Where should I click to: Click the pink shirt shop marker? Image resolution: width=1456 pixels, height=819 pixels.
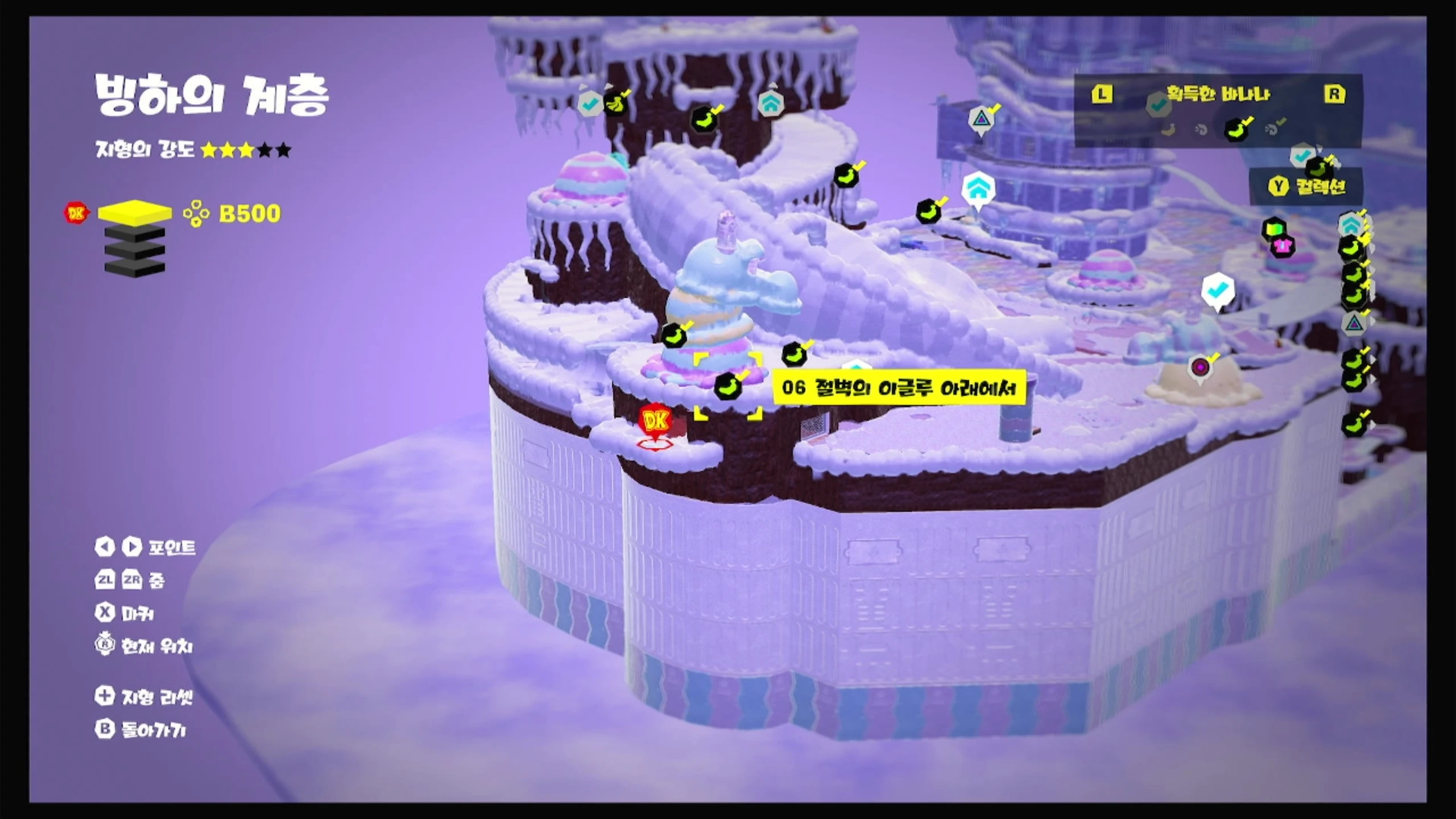[1282, 246]
